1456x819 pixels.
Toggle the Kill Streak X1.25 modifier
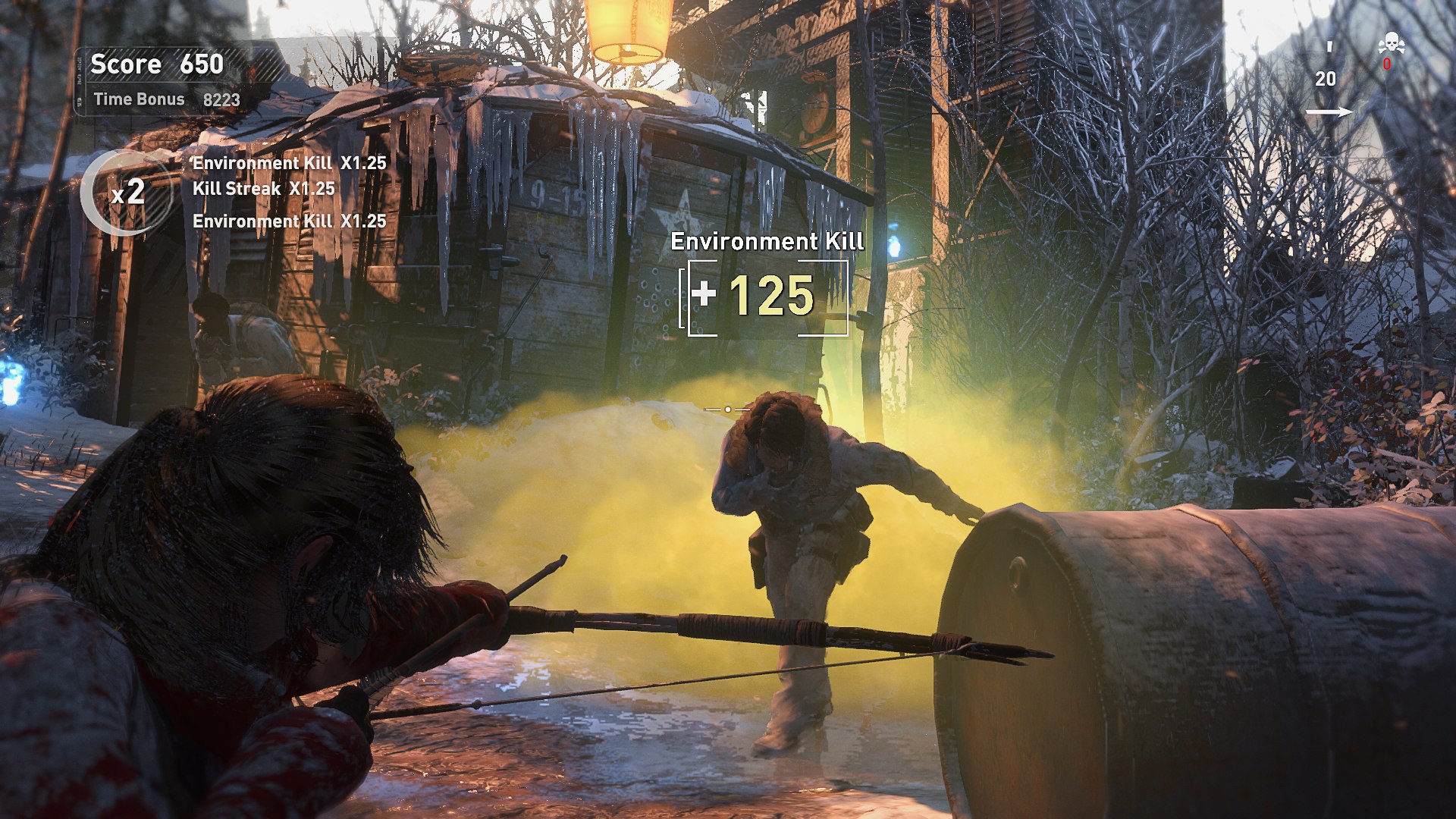(x=263, y=190)
